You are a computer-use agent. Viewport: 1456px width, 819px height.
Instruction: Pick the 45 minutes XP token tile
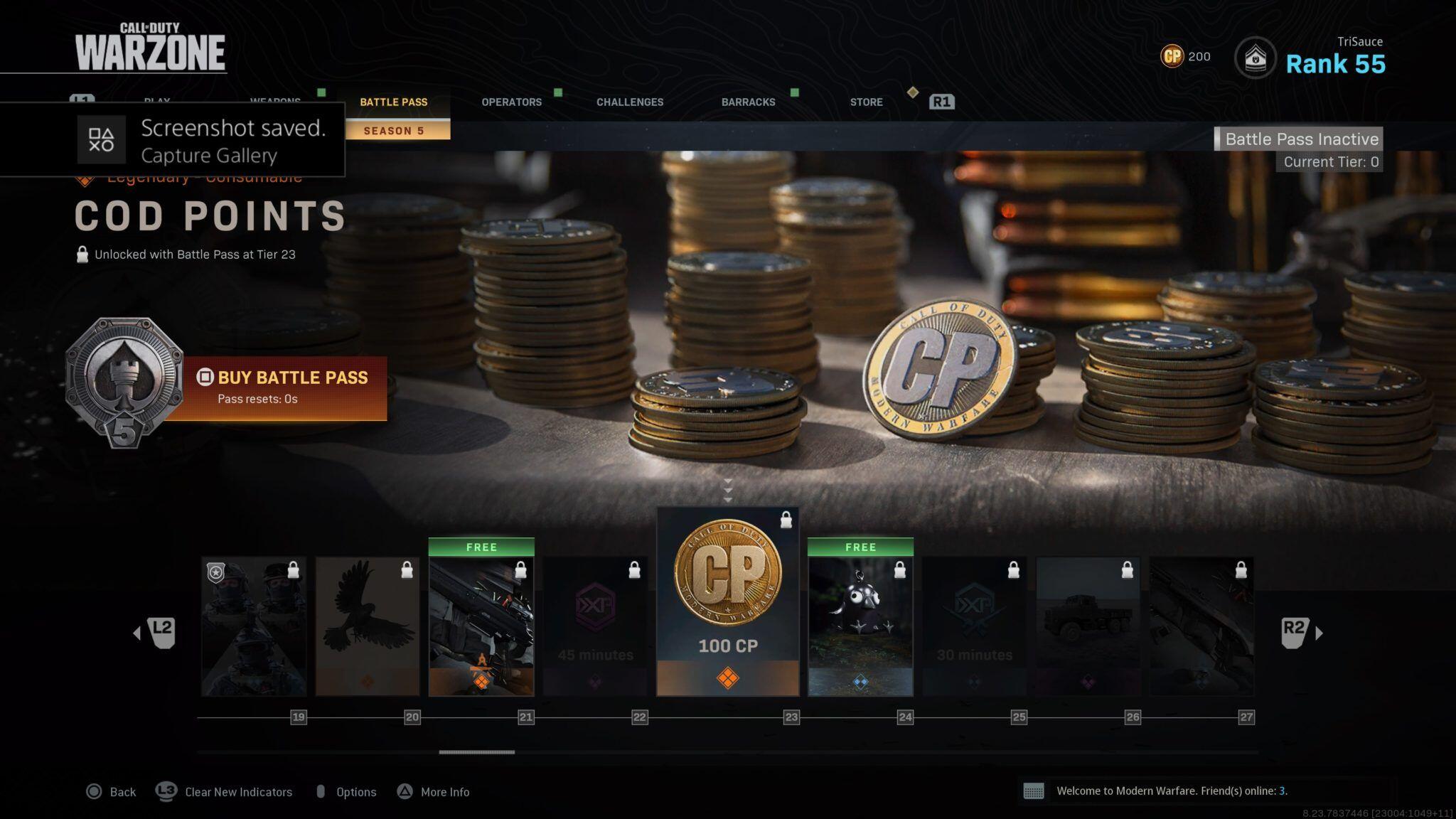(x=595, y=626)
